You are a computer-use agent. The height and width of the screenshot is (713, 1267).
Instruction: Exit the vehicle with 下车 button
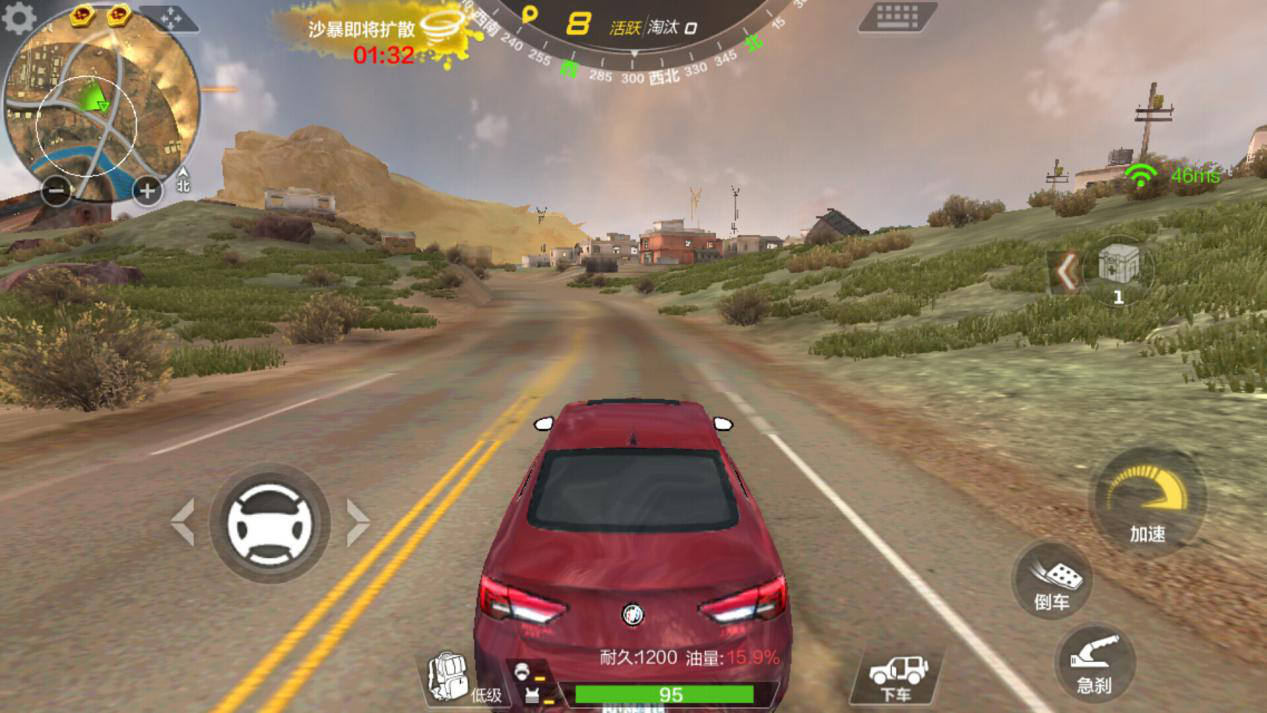coord(897,677)
